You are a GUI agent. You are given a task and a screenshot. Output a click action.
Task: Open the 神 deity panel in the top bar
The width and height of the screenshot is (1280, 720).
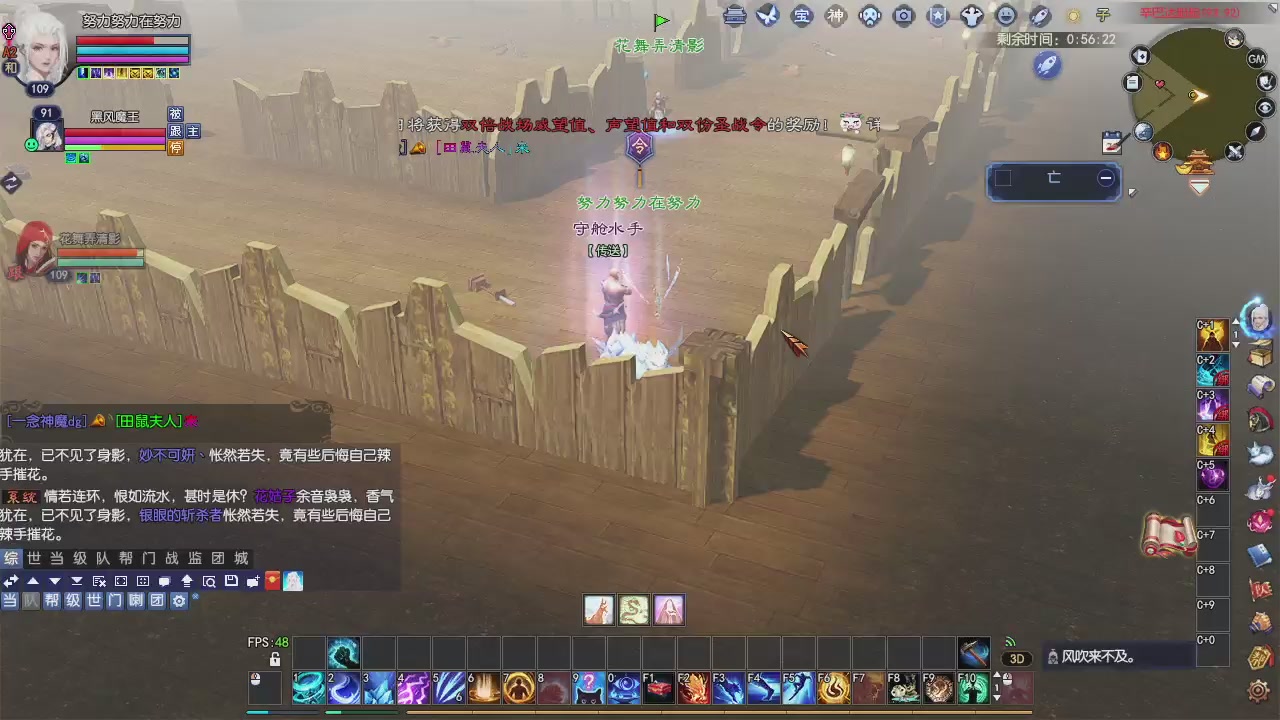835,16
